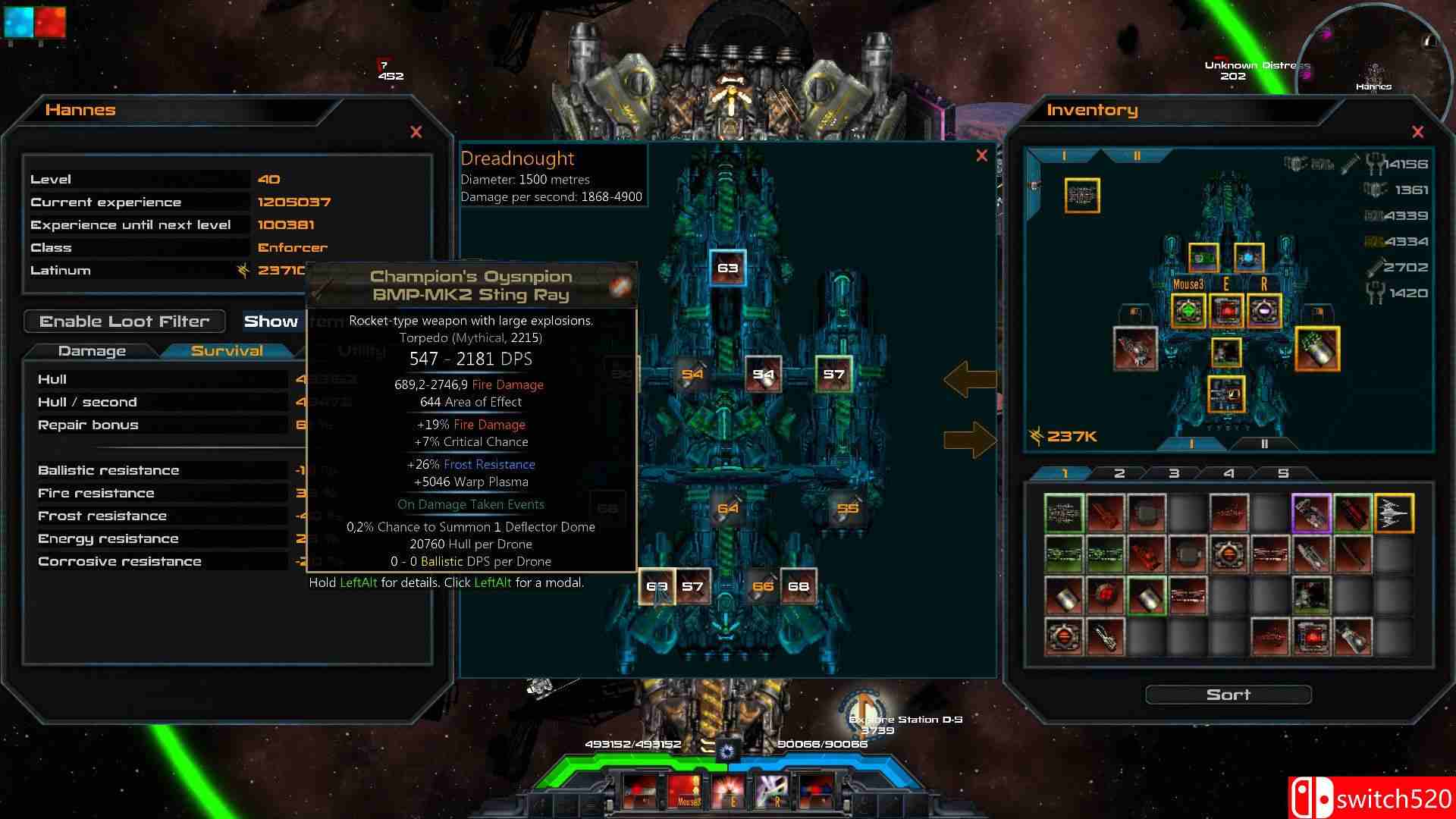Screen dimensions: 1456x819
Task: Close the Hannes character panel
Action: click(x=416, y=132)
